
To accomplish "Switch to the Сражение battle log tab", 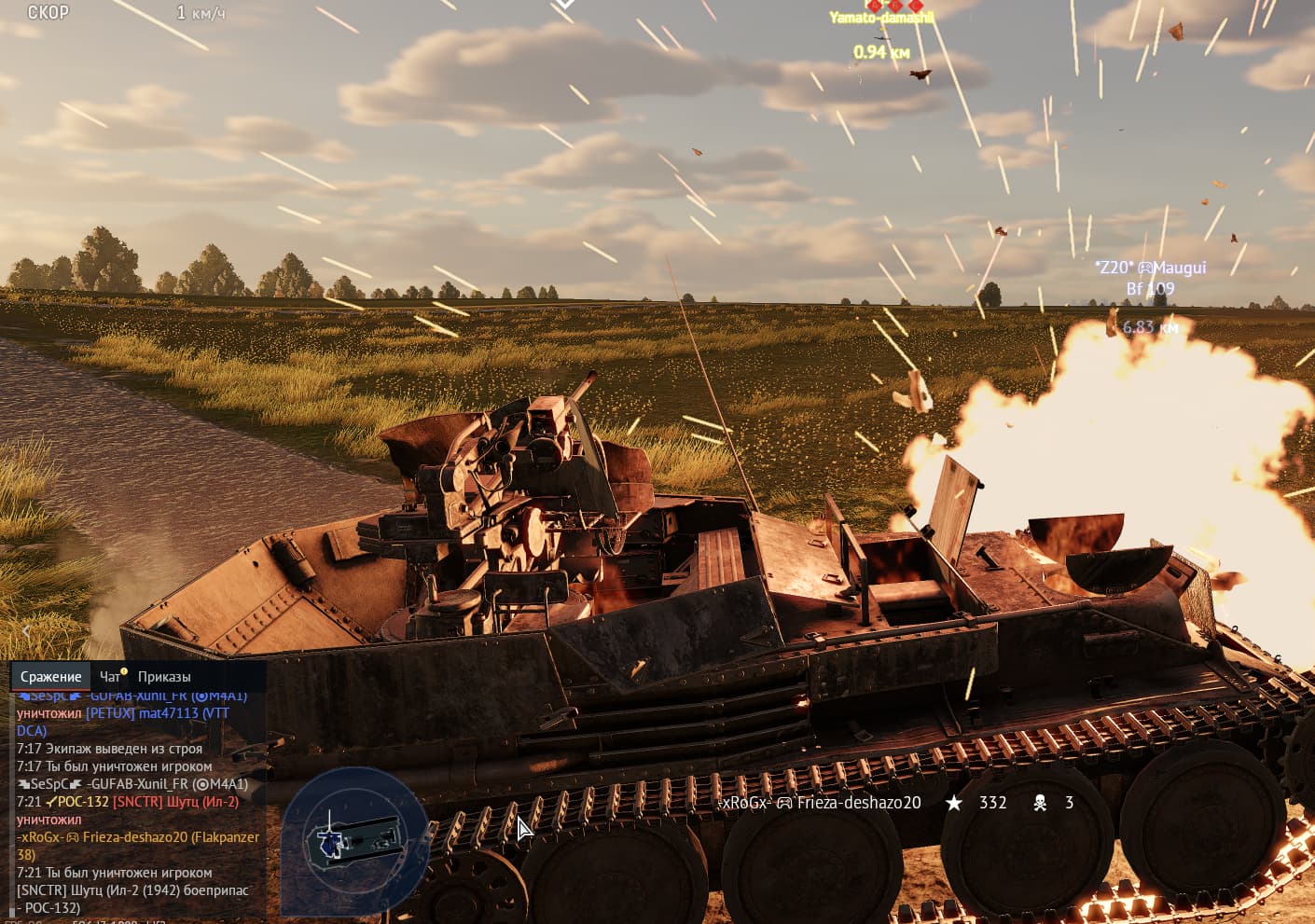I will pyautogui.click(x=51, y=677).
